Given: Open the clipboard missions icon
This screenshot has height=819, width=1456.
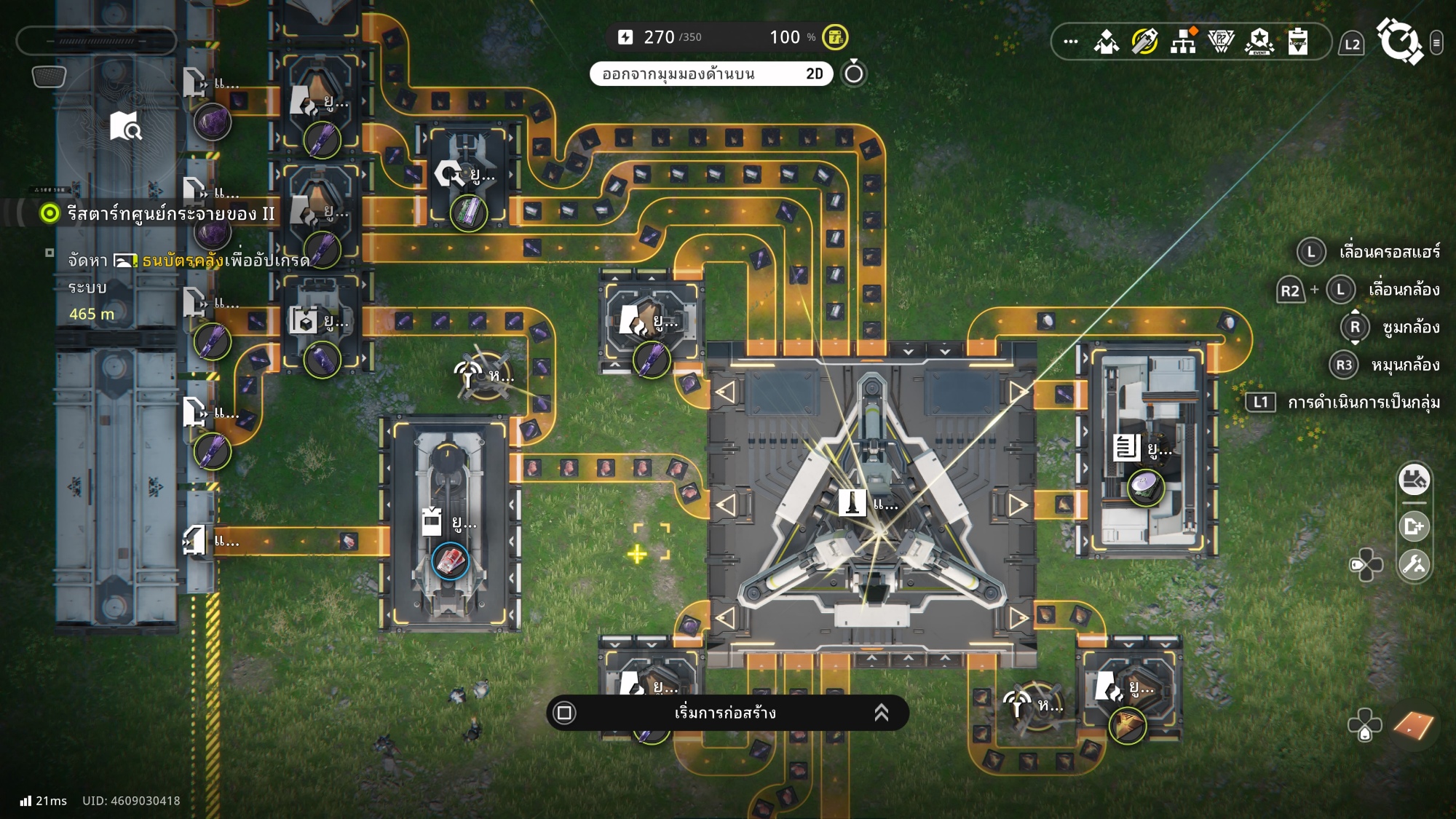Looking at the screenshot, I should (1297, 41).
